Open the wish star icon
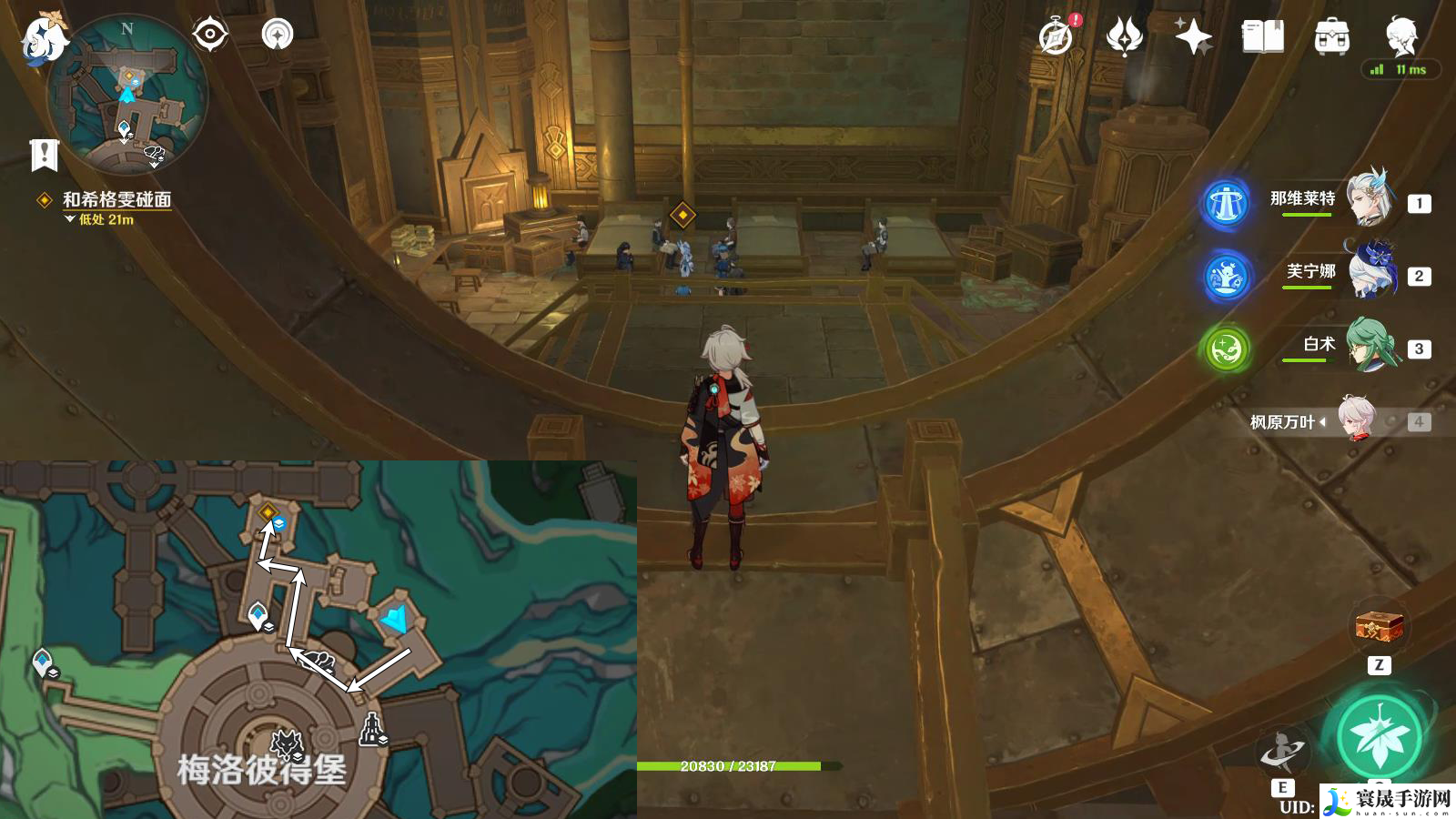Screen dimensions: 1456x819 (1192, 37)
